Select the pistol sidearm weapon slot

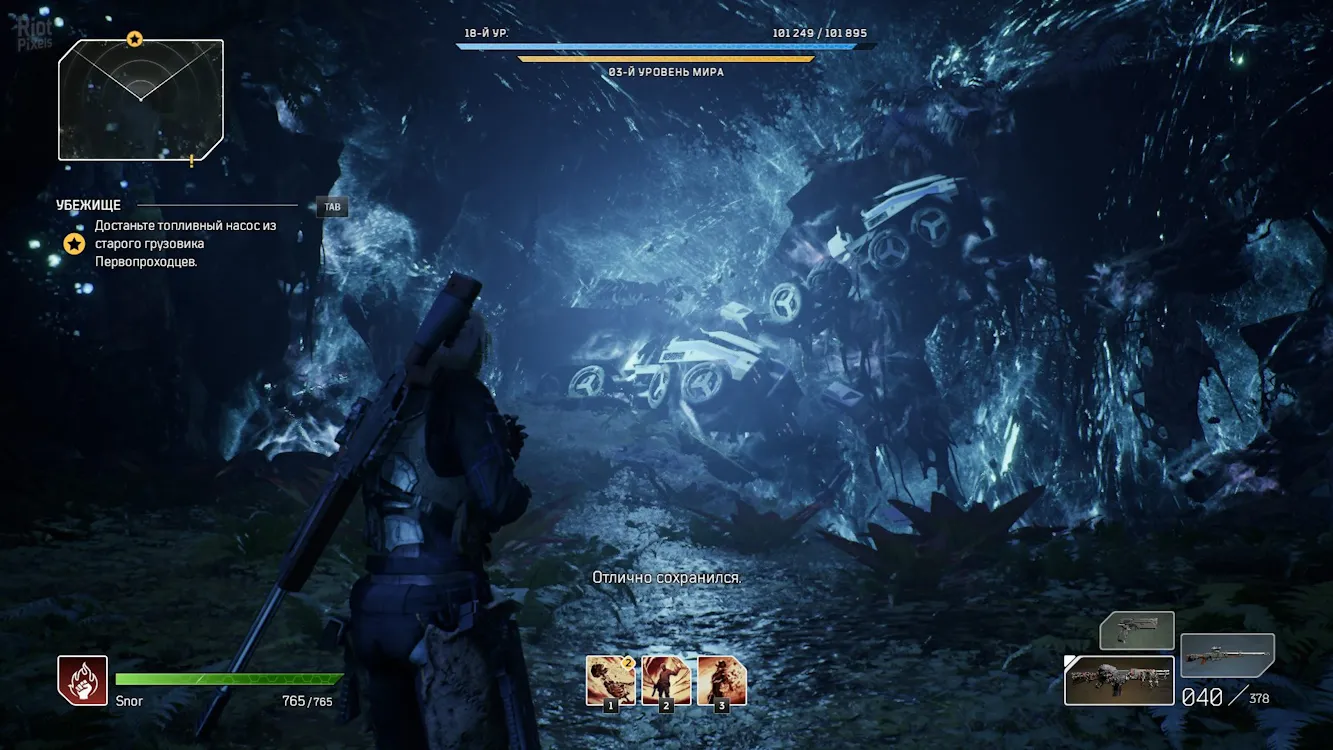click(1137, 631)
